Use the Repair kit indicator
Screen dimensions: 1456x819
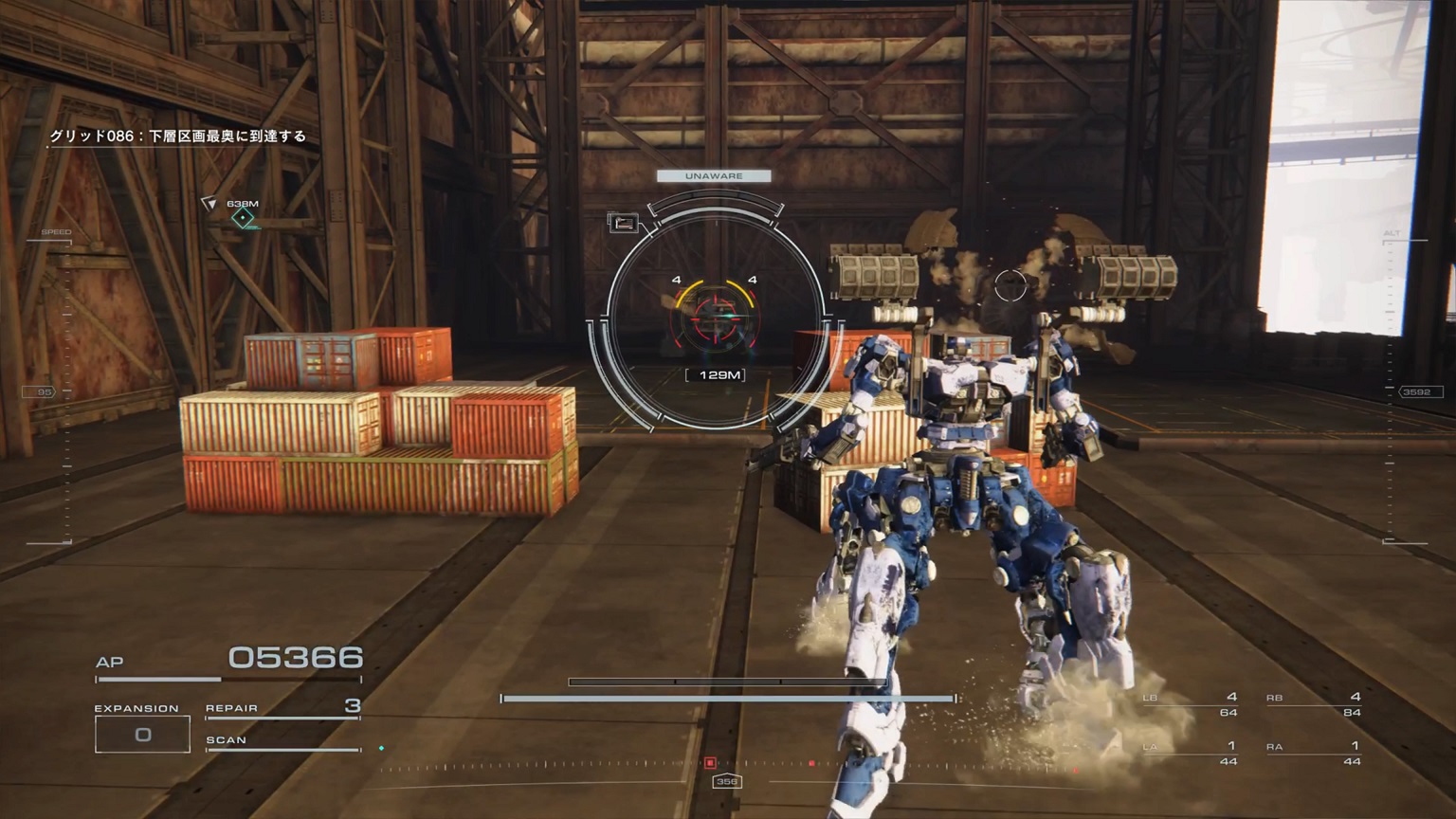[x=282, y=708]
